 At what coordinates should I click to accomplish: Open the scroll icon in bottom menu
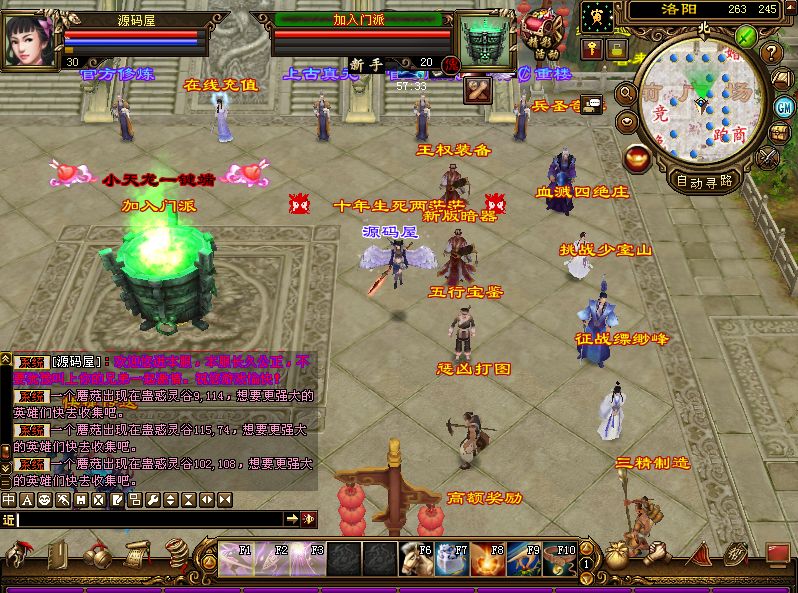137,552
